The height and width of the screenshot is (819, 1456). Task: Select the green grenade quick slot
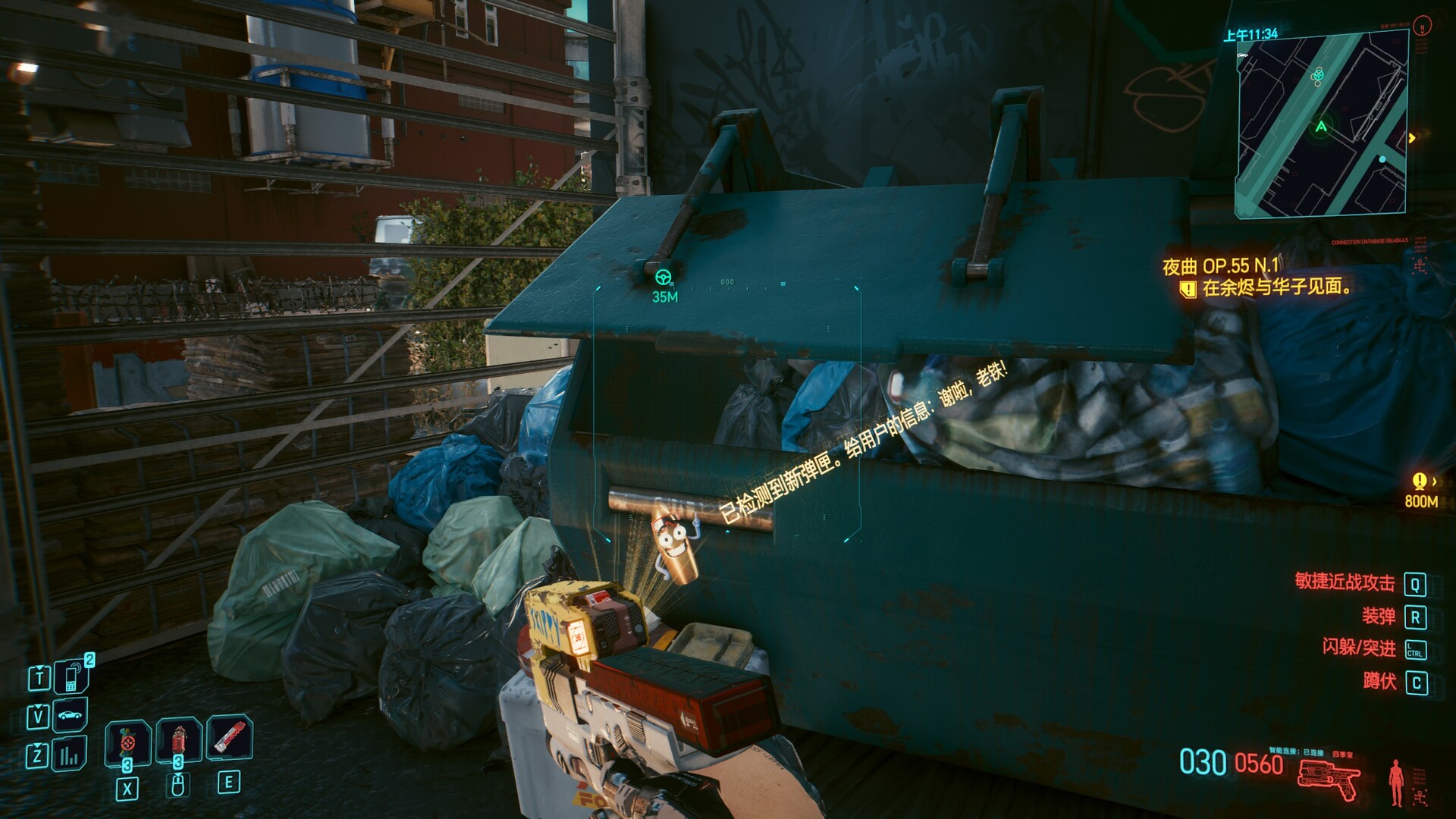(x=127, y=741)
